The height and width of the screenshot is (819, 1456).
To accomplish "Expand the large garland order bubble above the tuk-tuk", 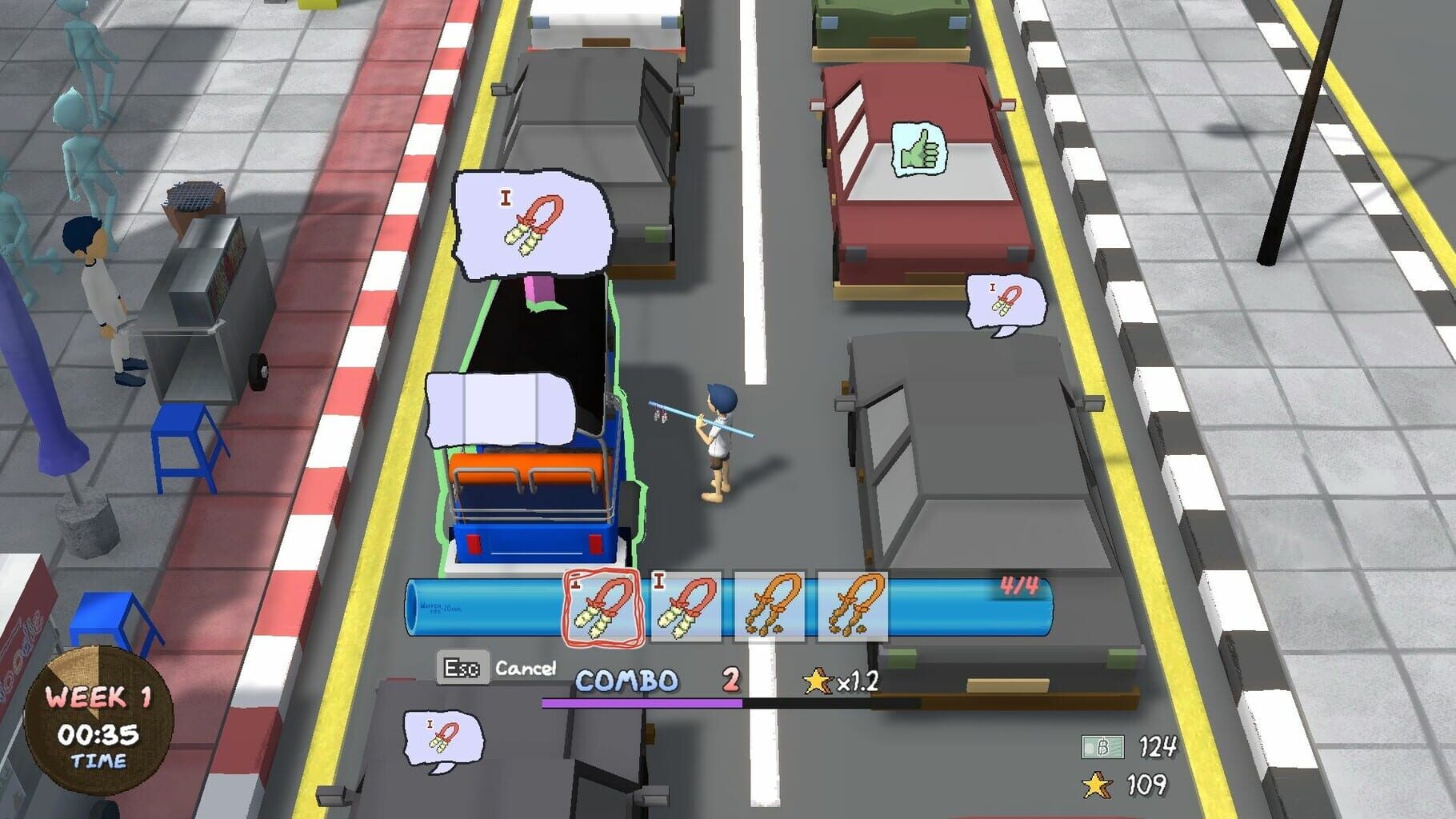I will [x=534, y=222].
